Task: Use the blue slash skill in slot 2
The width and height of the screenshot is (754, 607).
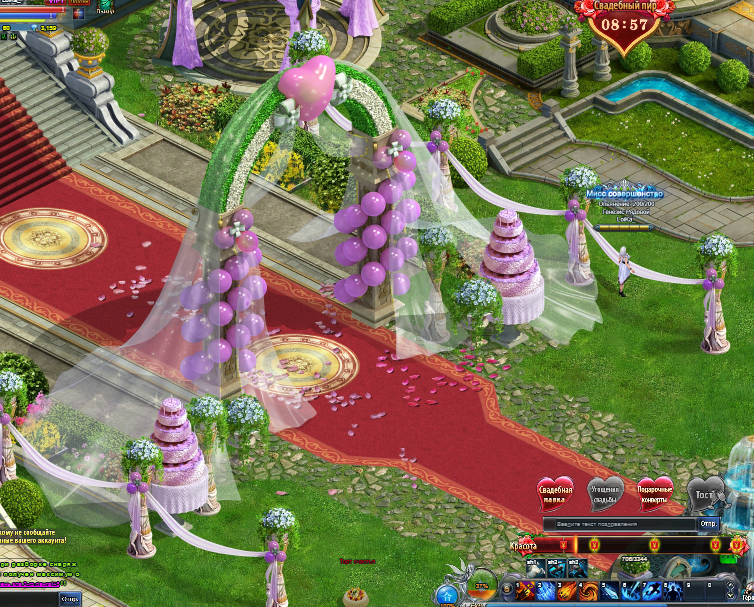Action: pyautogui.click(x=548, y=591)
